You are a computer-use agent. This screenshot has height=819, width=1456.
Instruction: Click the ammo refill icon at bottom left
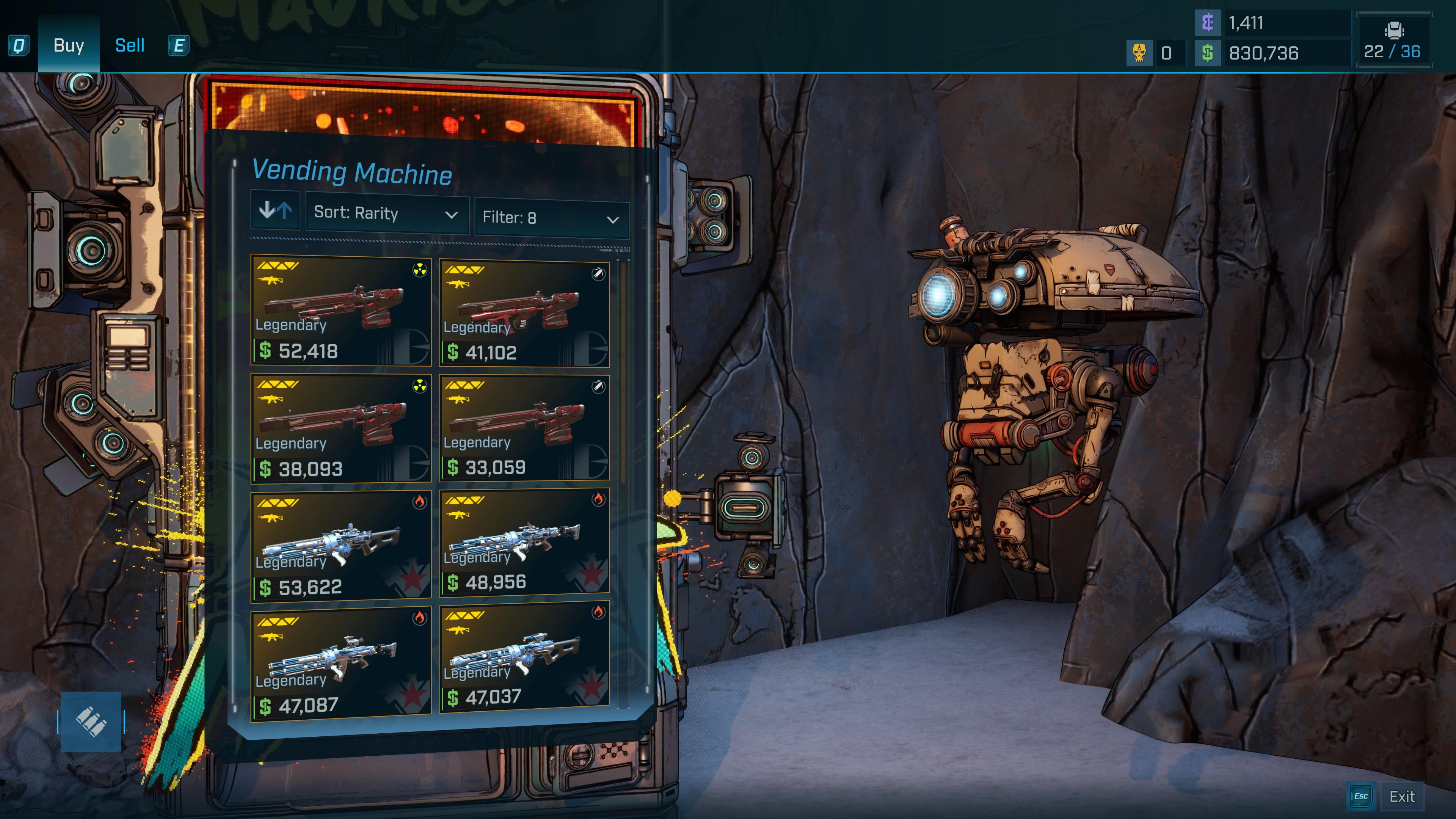(x=91, y=721)
